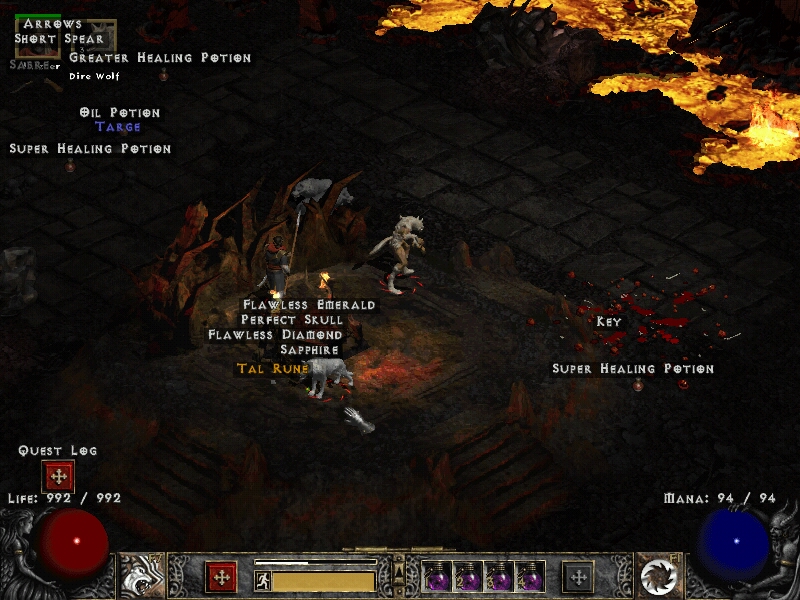Click the red new stat points button

tap(221, 577)
